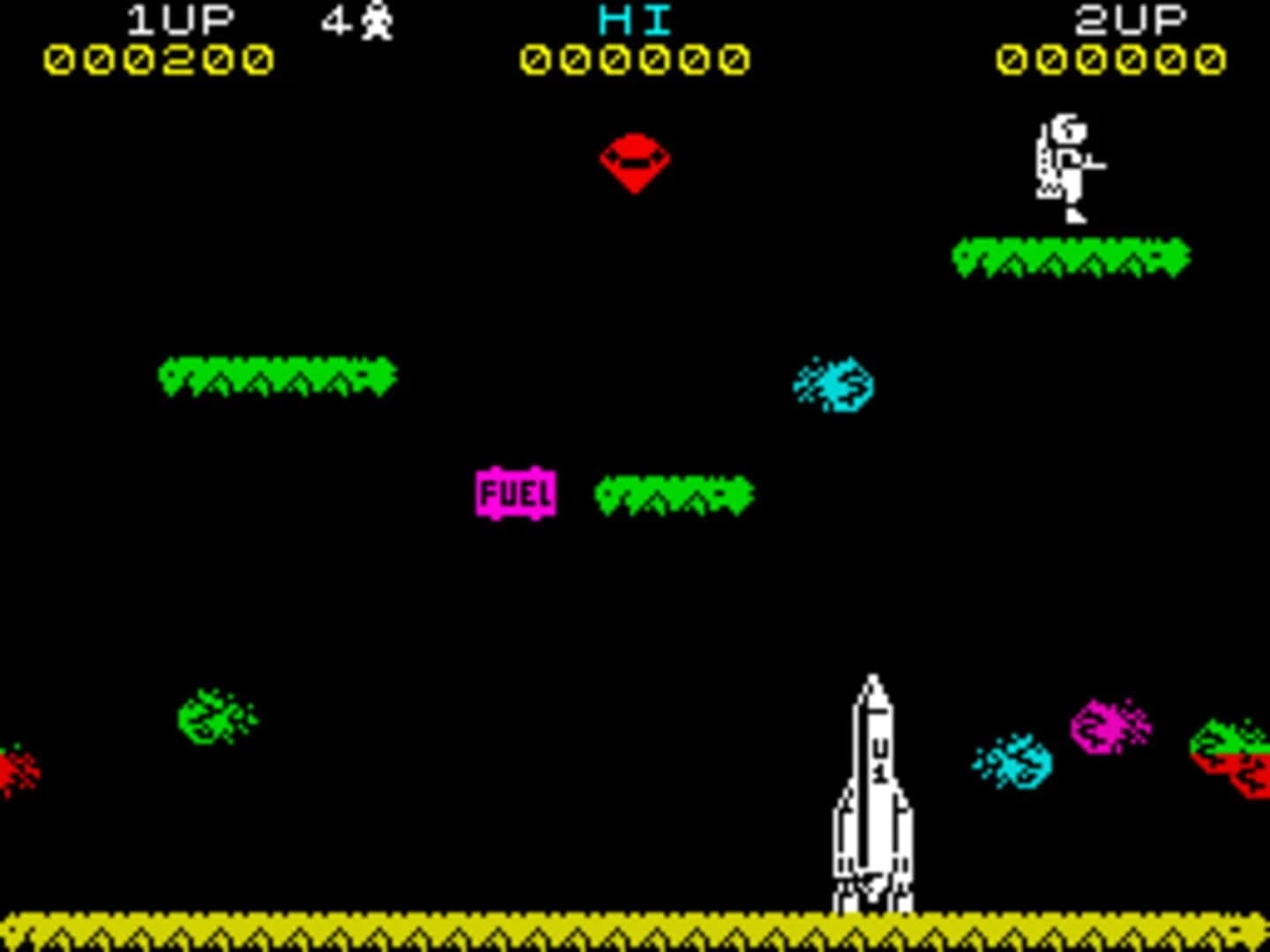Select the red diamond gem
This screenshot has width=1270, height=952.
(633, 163)
